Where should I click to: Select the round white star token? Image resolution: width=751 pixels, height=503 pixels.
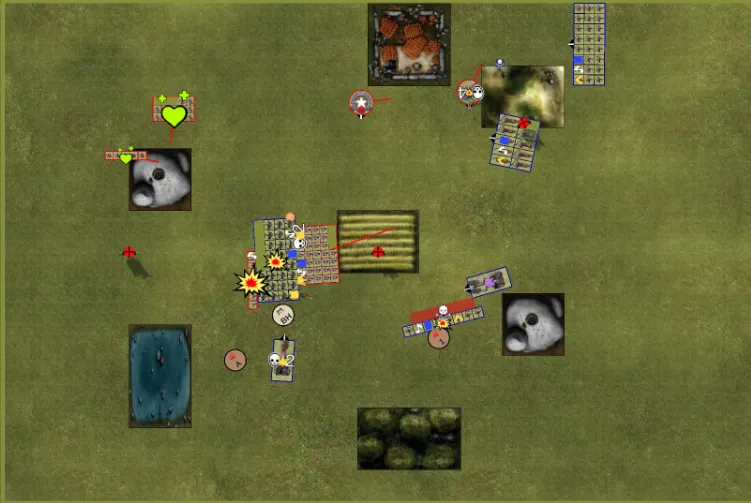[361, 102]
